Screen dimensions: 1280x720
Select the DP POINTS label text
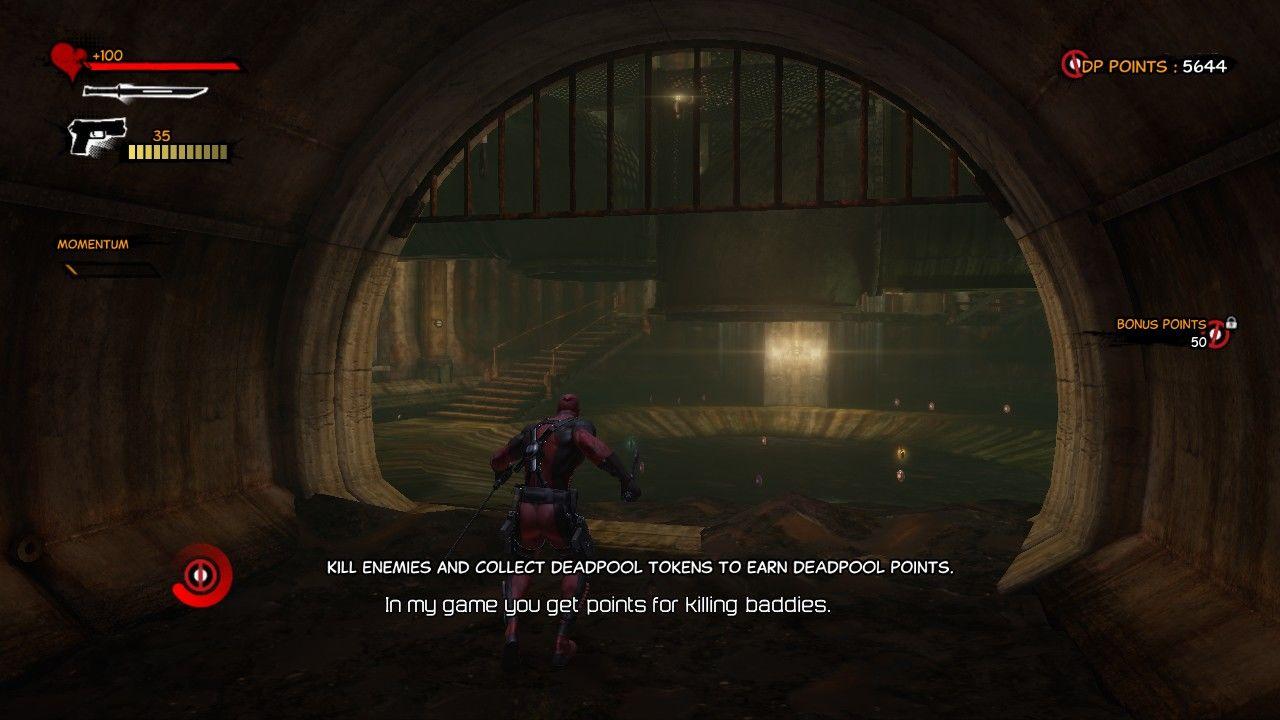(1123, 67)
